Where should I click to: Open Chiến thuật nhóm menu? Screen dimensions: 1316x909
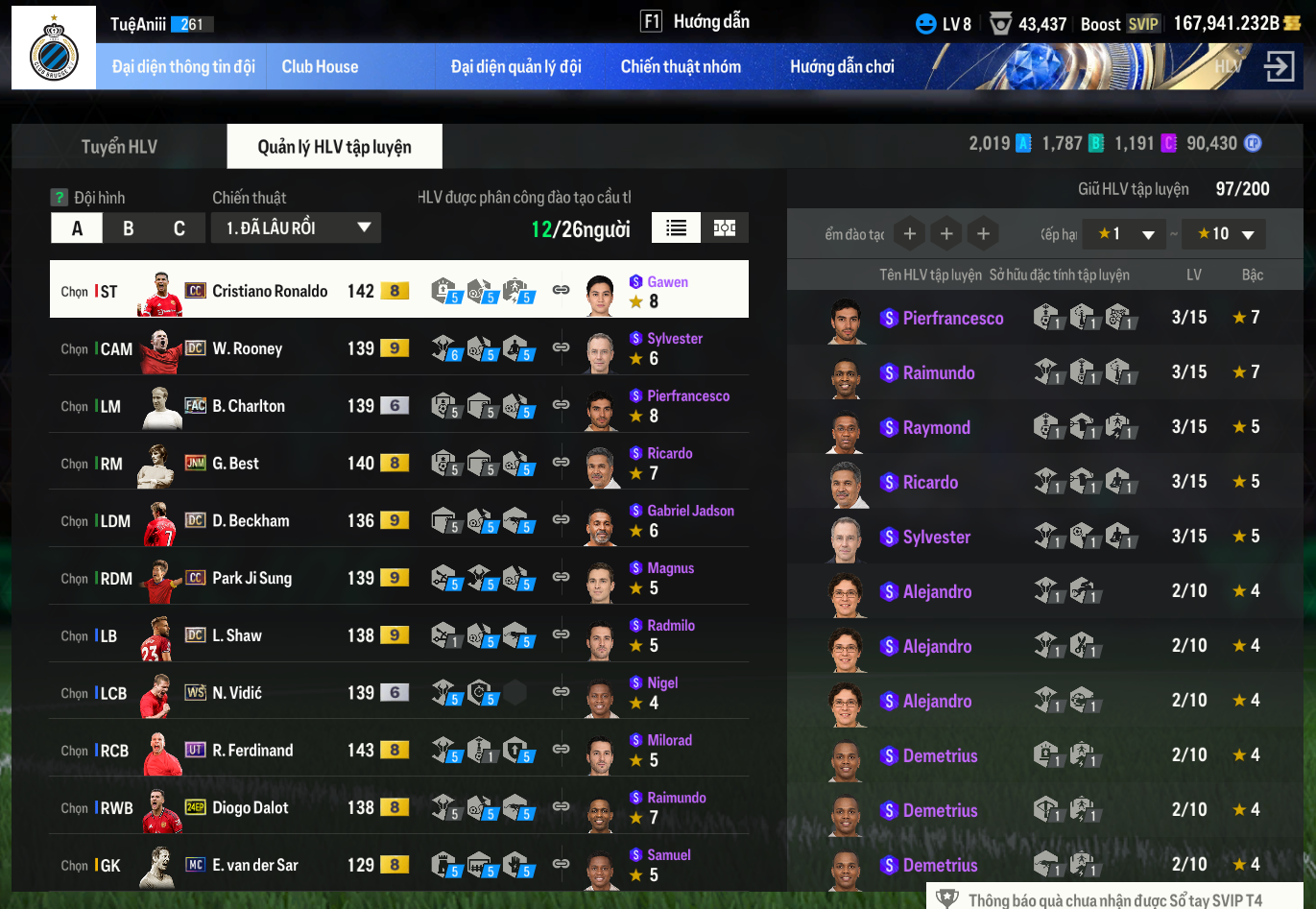(x=681, y=67)
